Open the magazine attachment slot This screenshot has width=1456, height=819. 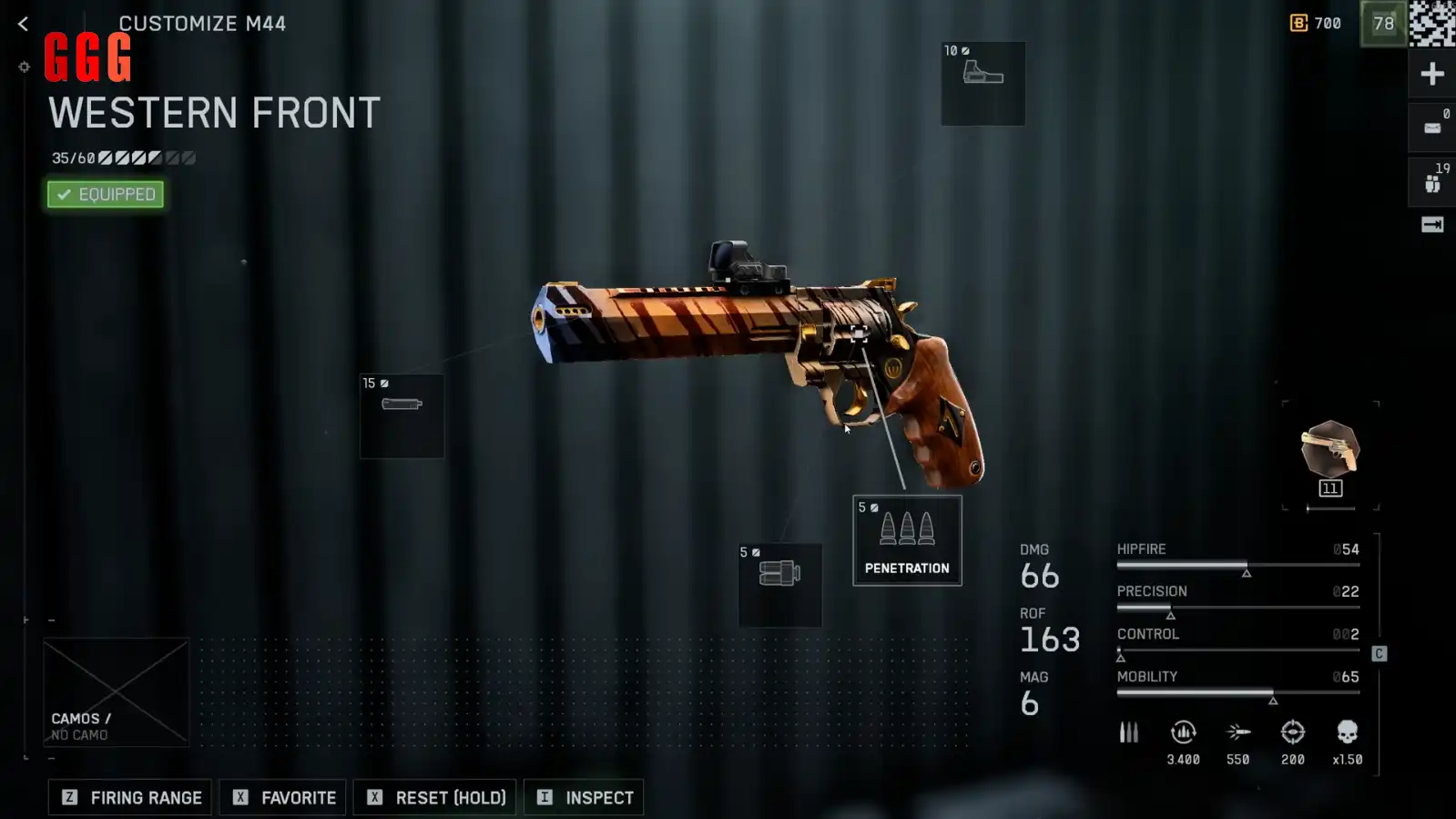(779, 585)
